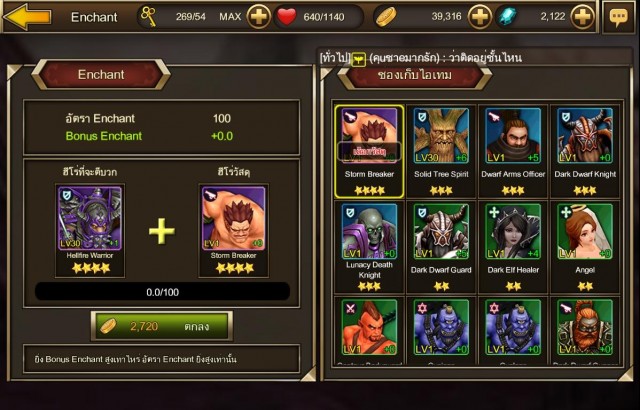
Task: Confirm enchant for 2,720 gold
Action: (x=161, y=326)
